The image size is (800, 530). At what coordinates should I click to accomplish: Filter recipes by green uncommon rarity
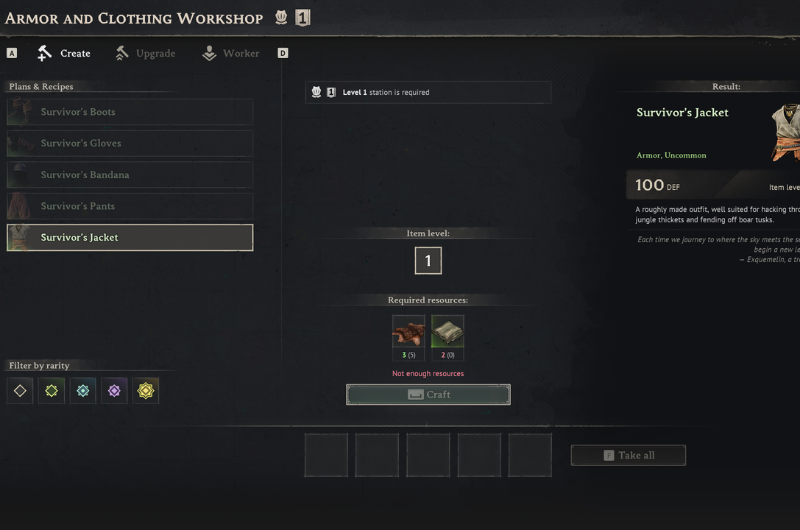[52, 390]
